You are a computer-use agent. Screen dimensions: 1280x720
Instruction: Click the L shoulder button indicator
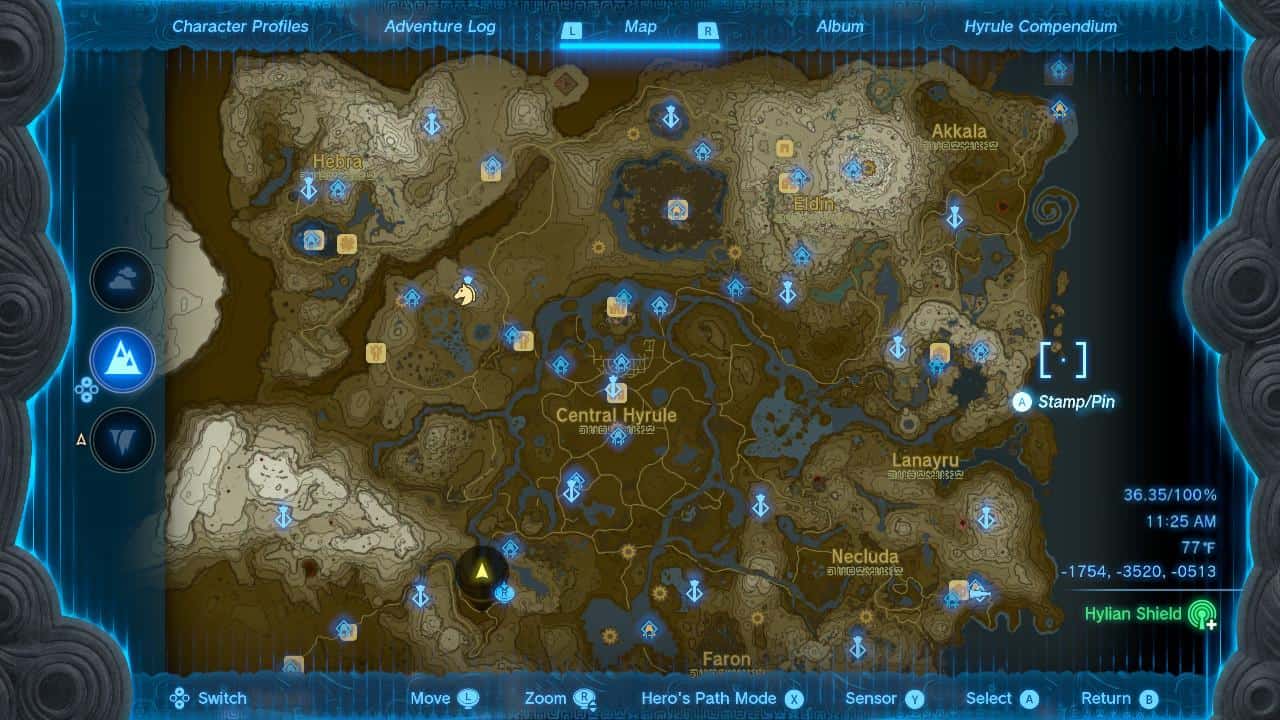[571, 31]
